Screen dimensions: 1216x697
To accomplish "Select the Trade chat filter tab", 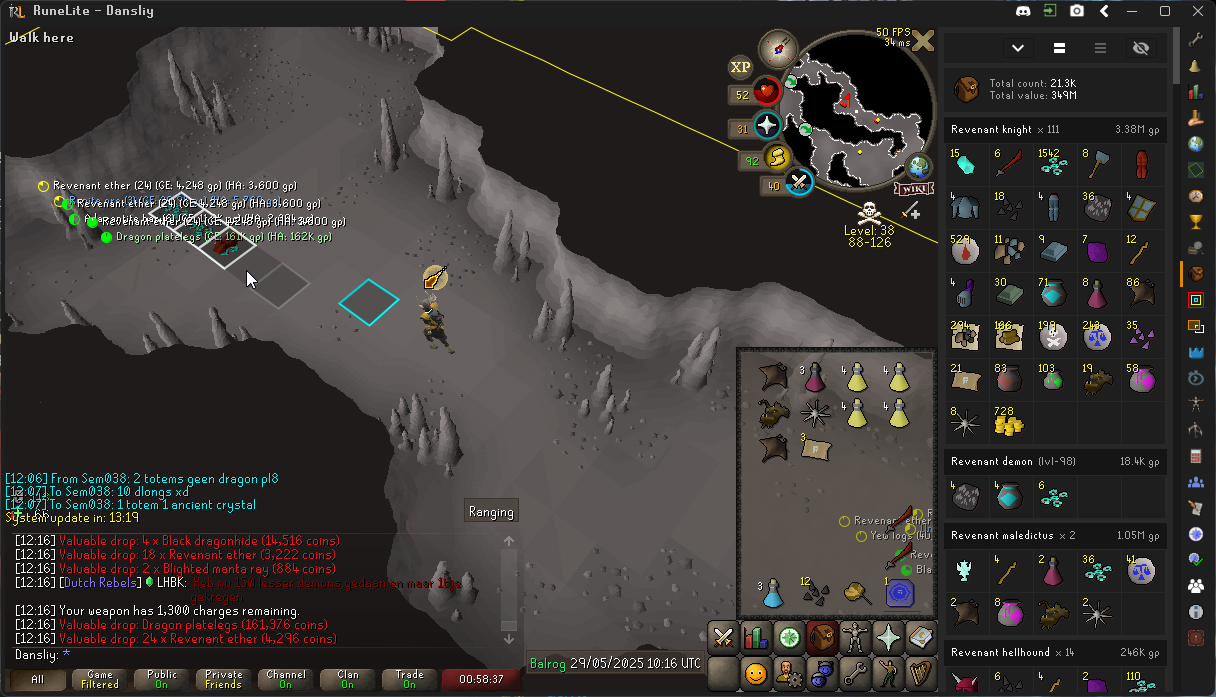I will click(x=409, y=680).
